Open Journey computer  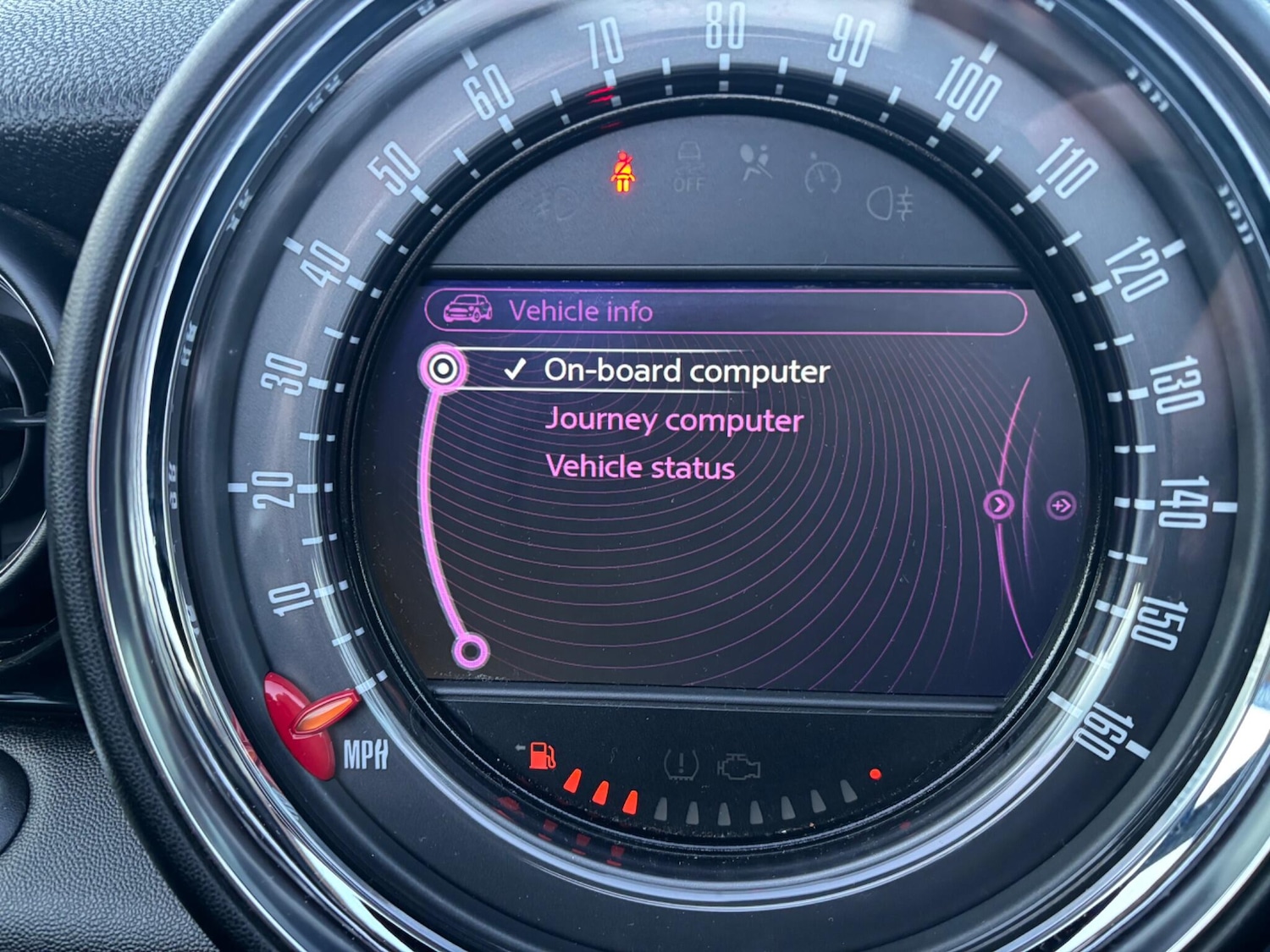674,420
